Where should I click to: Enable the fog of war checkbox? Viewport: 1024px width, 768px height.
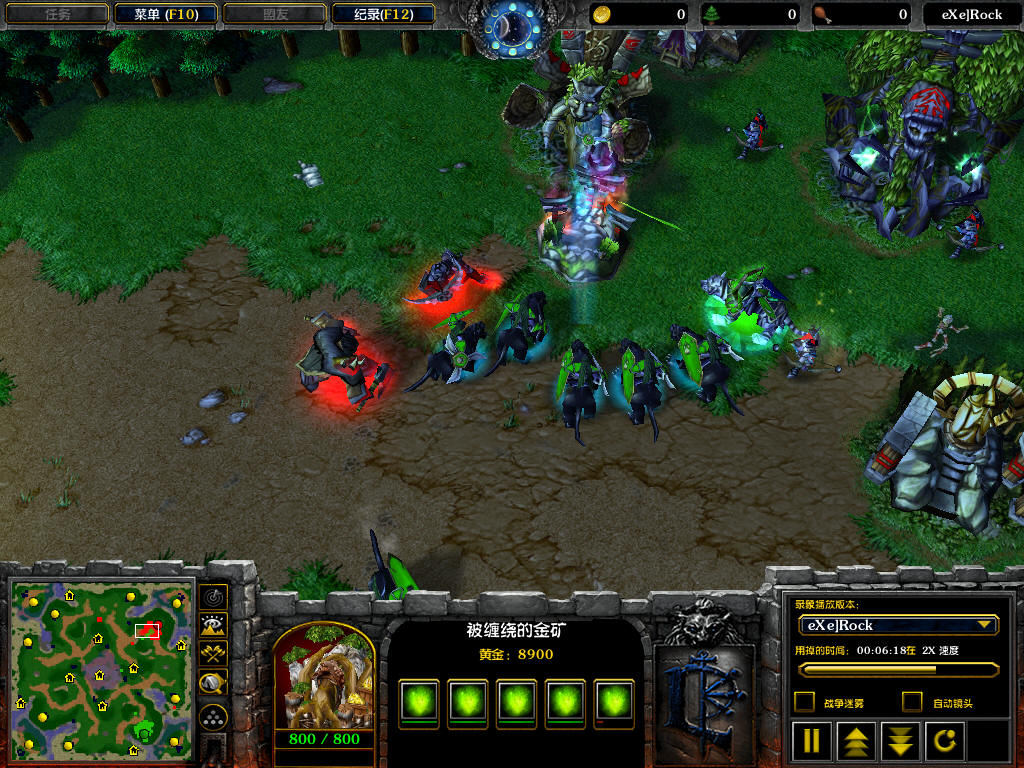click(804, 702)
